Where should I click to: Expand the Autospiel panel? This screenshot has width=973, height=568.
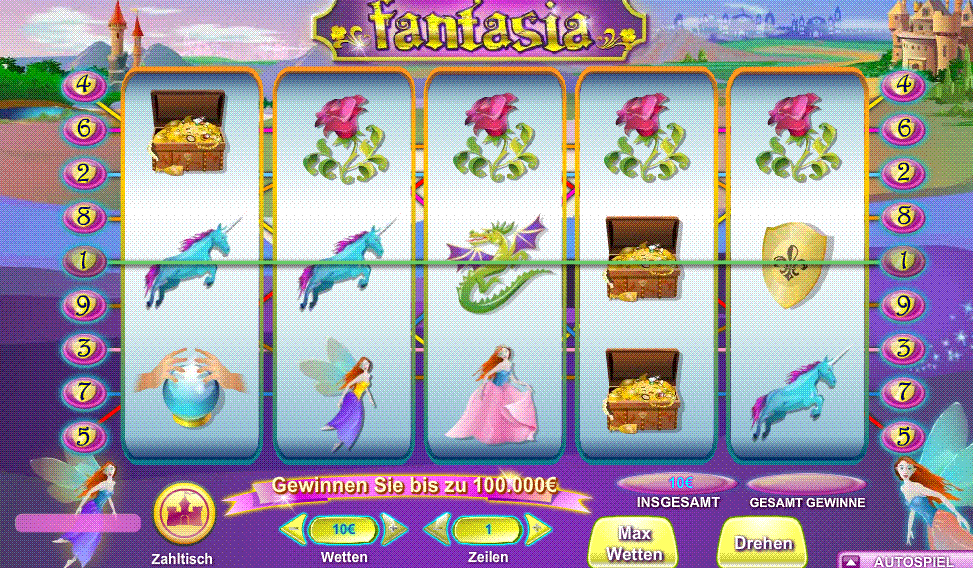[x=850, y=561]
